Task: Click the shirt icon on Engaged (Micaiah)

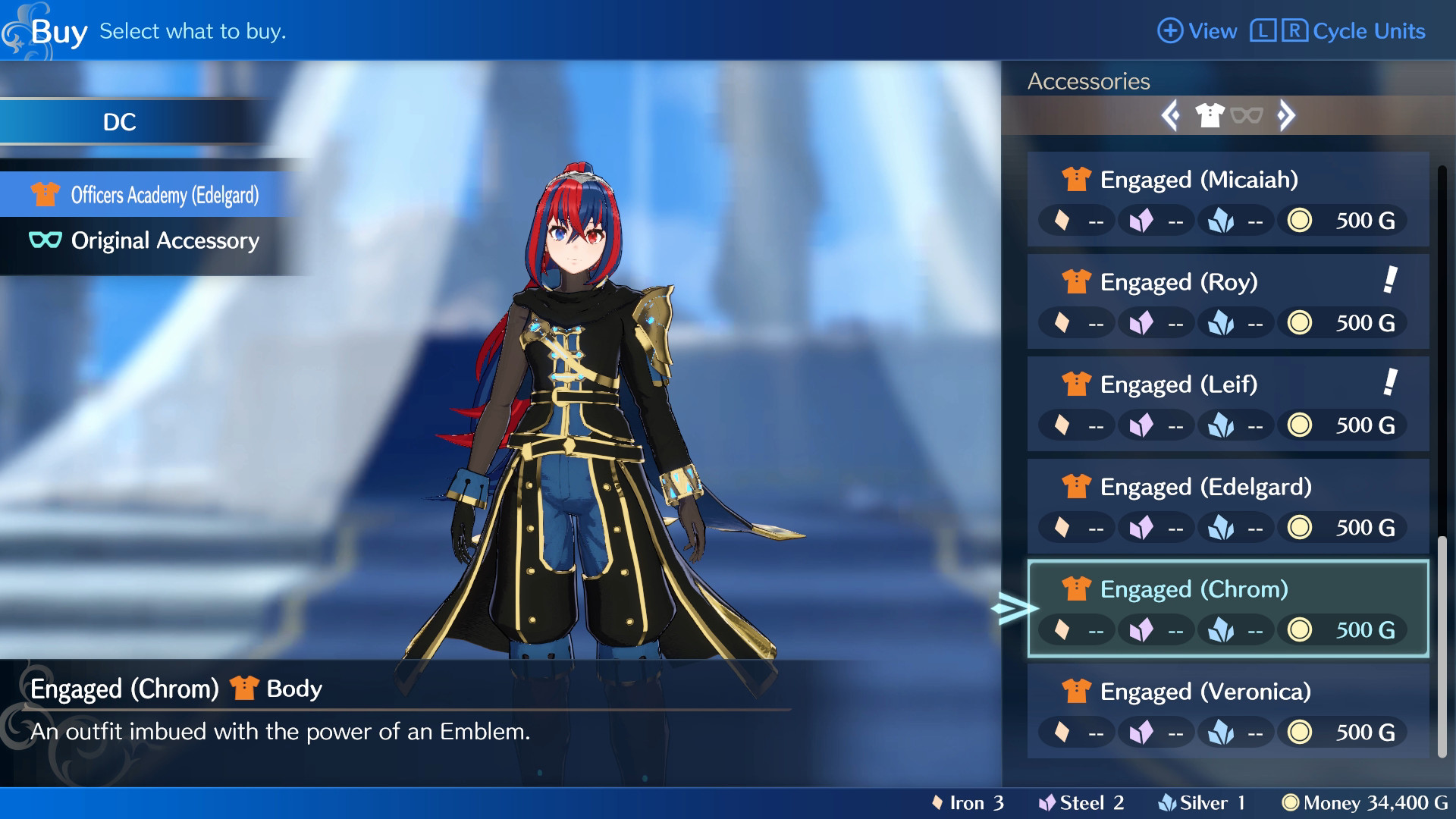Action: pos(1076,180)
